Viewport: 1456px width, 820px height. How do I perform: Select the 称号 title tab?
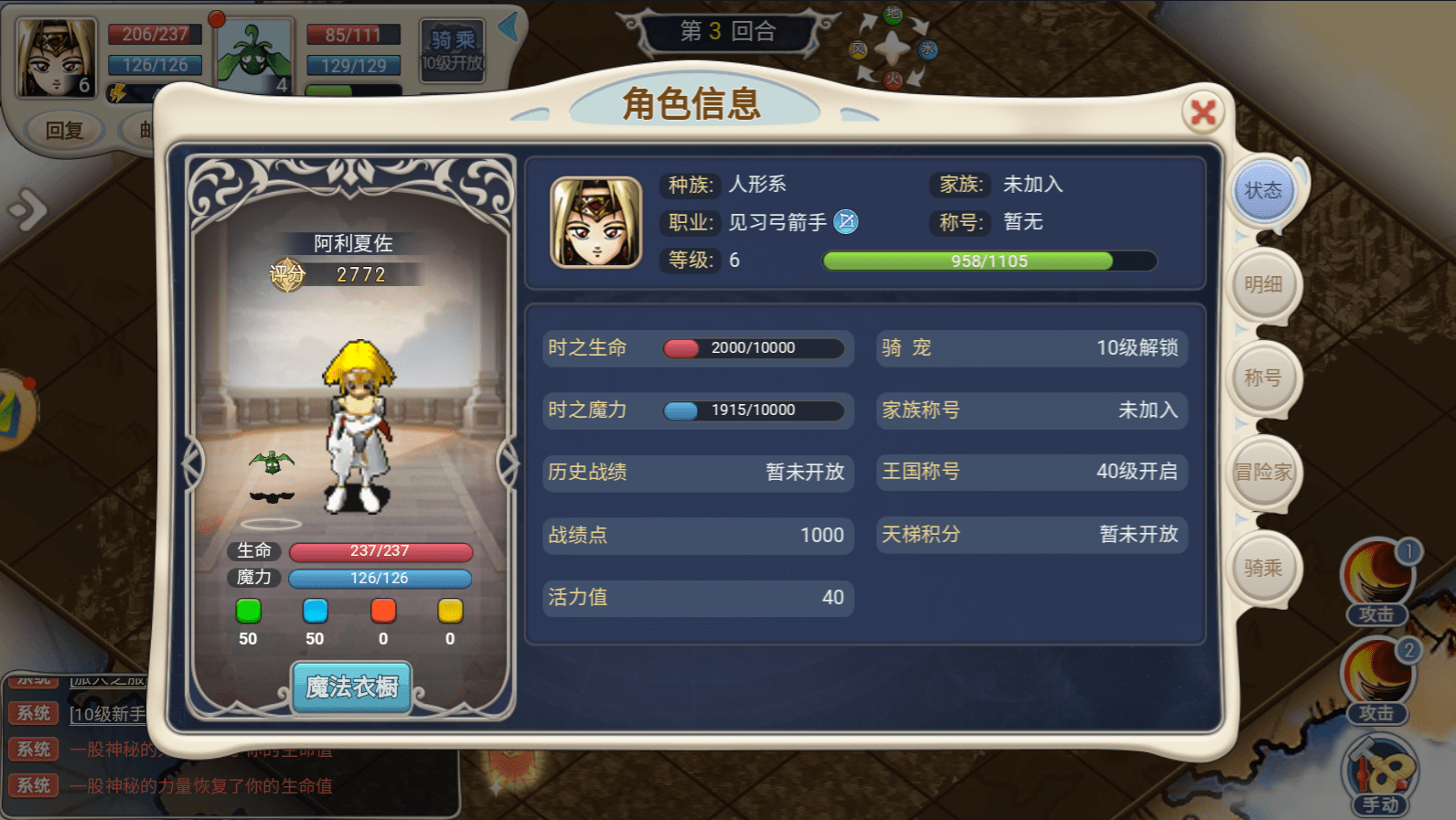point(1263,378)
